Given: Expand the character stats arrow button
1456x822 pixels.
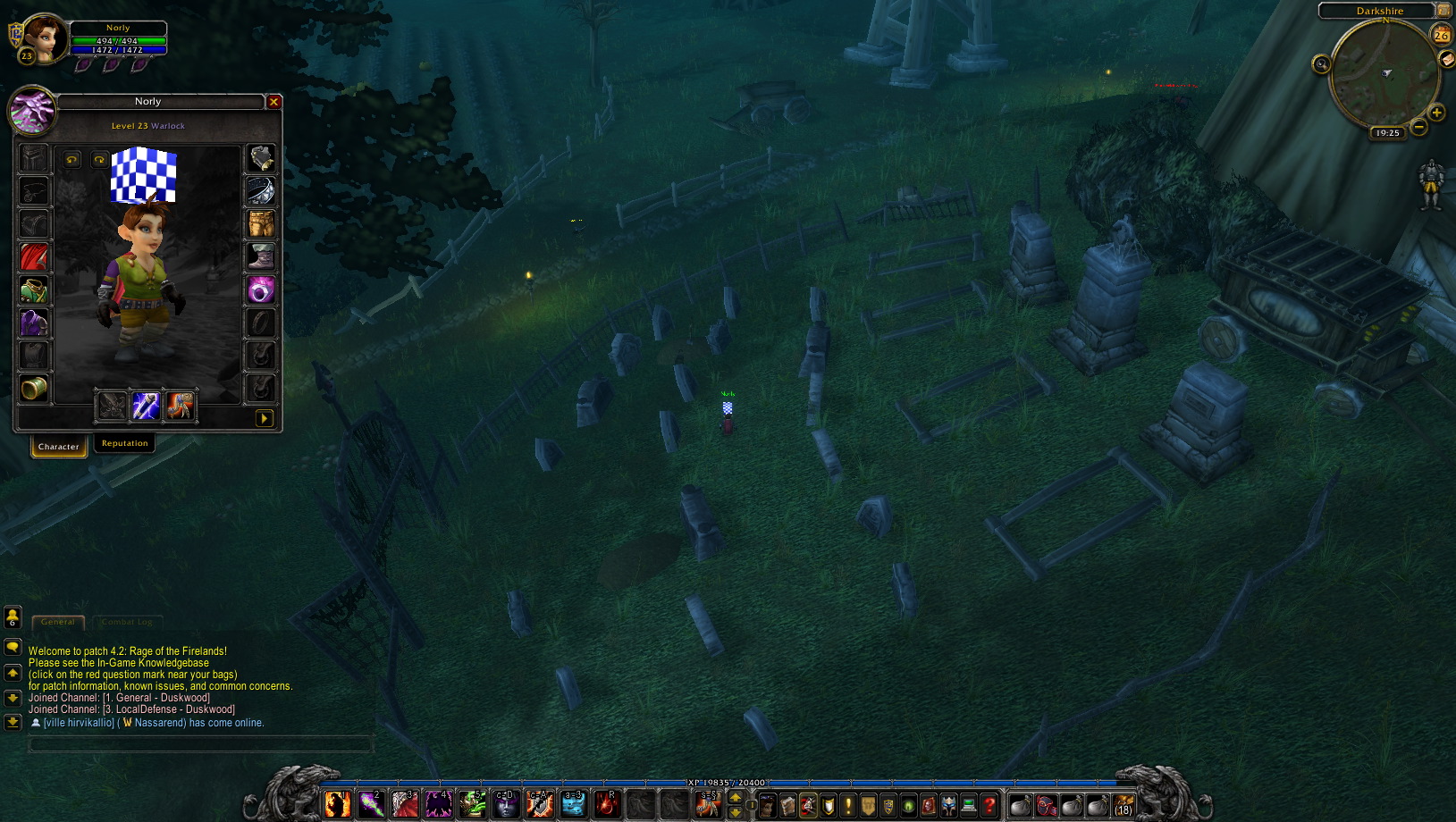Looking at the screenshot, I should coord(265,418).
